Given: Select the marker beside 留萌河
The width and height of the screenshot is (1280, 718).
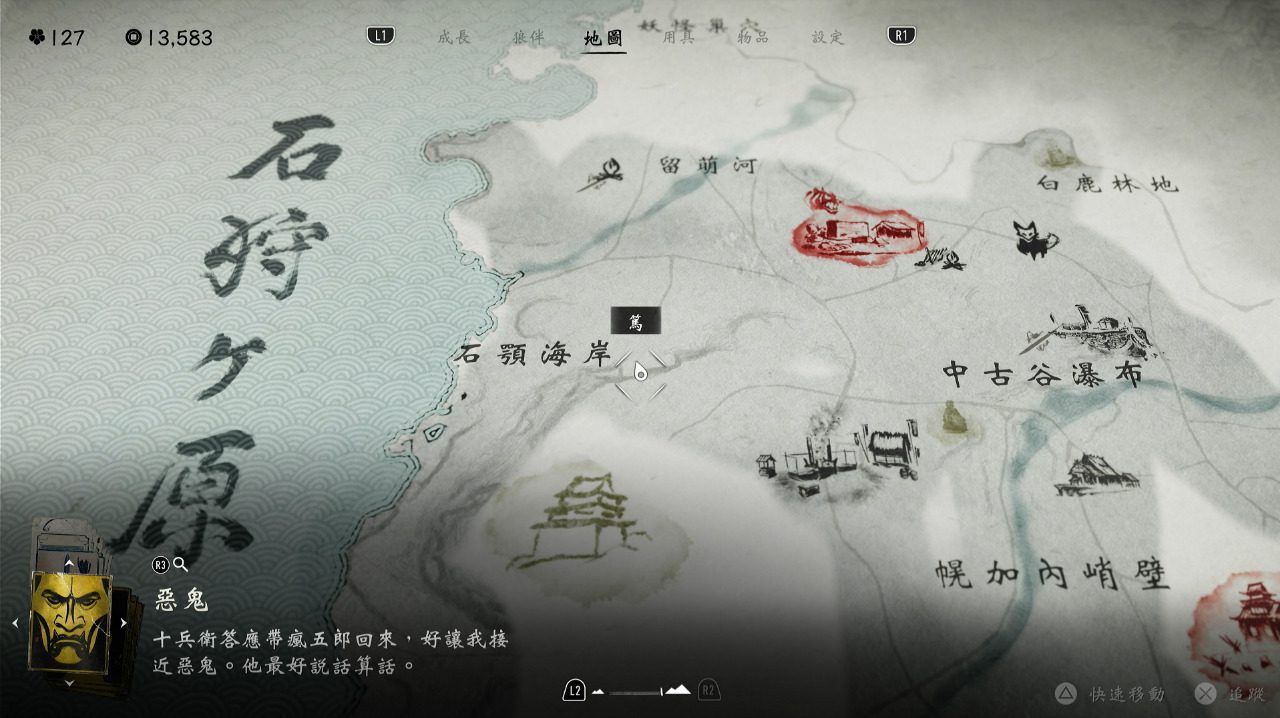Looking at the screenshot, I should (601, 176).
